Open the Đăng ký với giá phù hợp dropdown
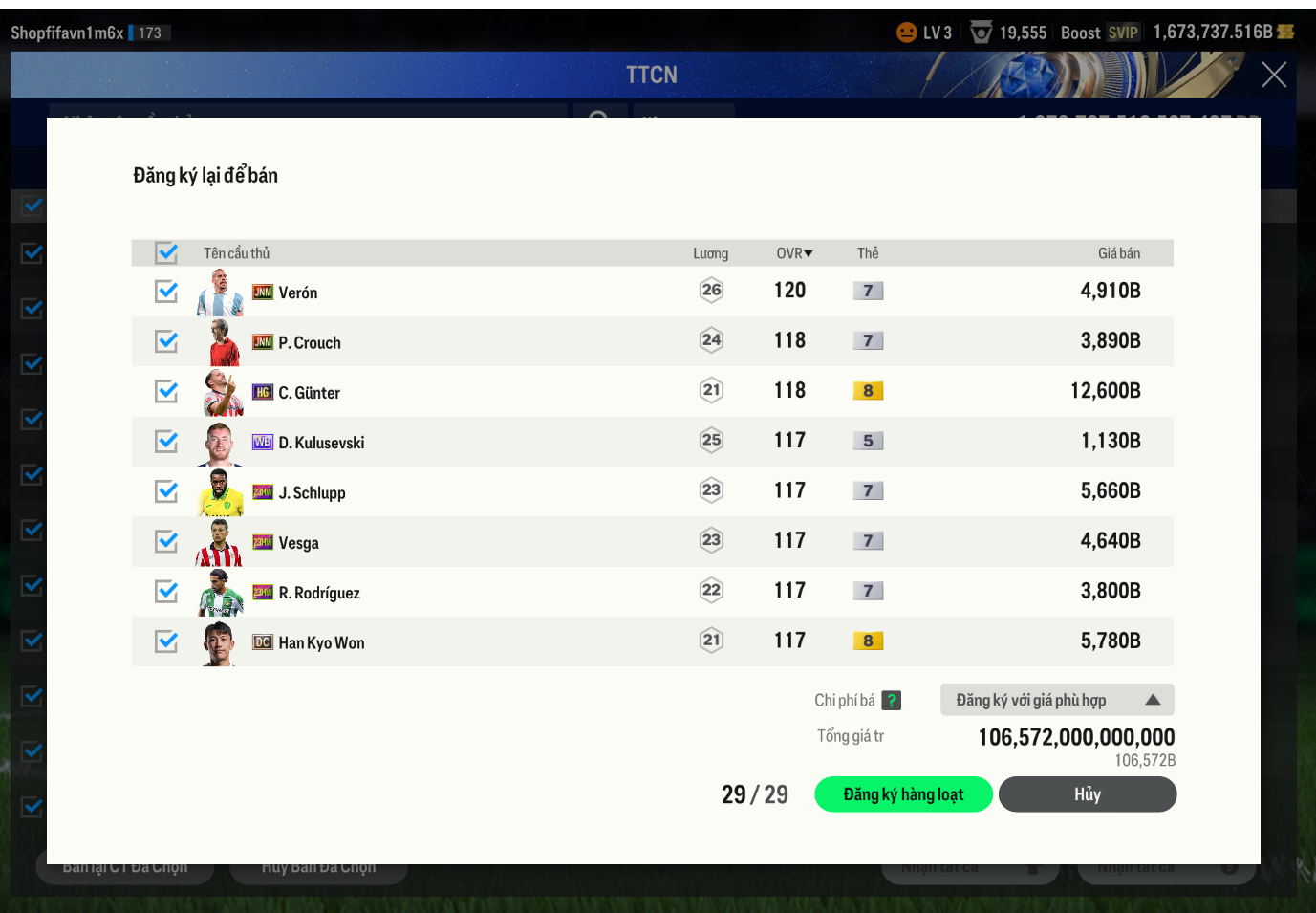 coord(1057,700)
